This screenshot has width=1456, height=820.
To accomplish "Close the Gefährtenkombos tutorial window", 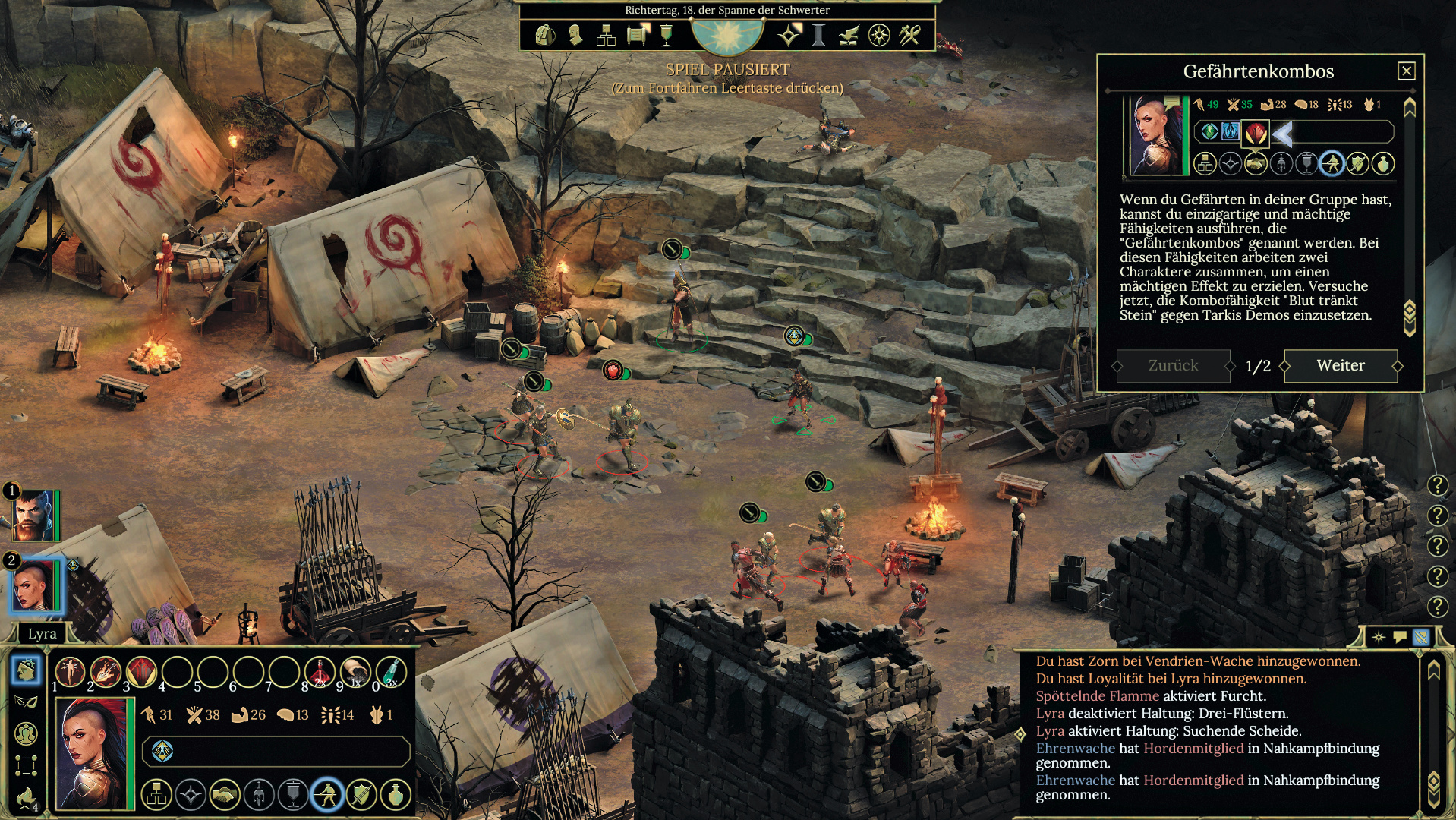I will tap(1406, 71).
